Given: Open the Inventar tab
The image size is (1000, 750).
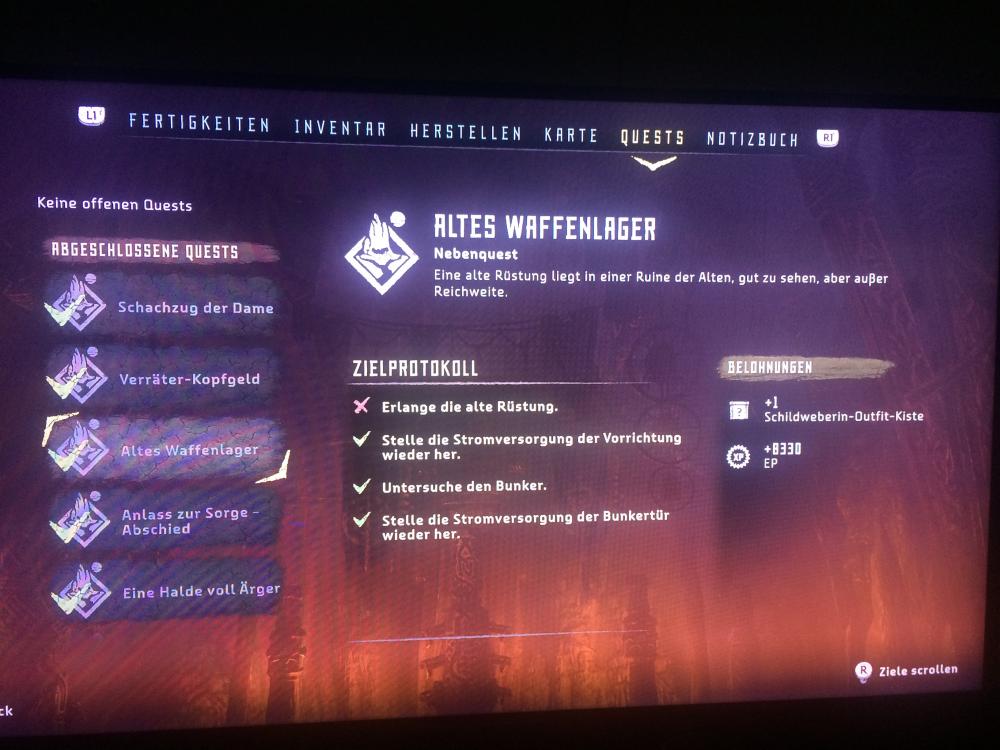Looking at the screenshot, I should (340, 128).
